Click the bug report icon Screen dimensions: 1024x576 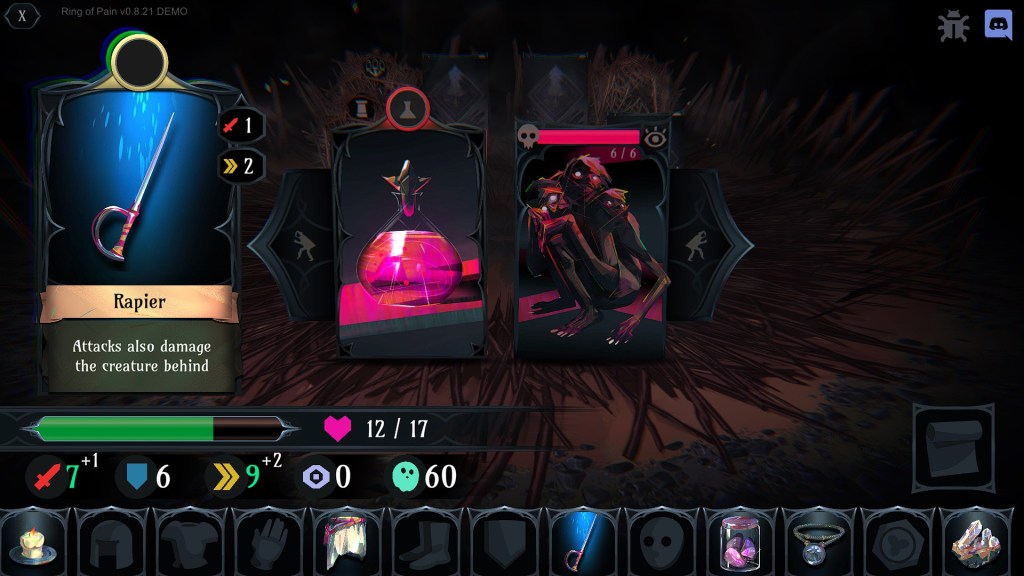tap(953, 26)
